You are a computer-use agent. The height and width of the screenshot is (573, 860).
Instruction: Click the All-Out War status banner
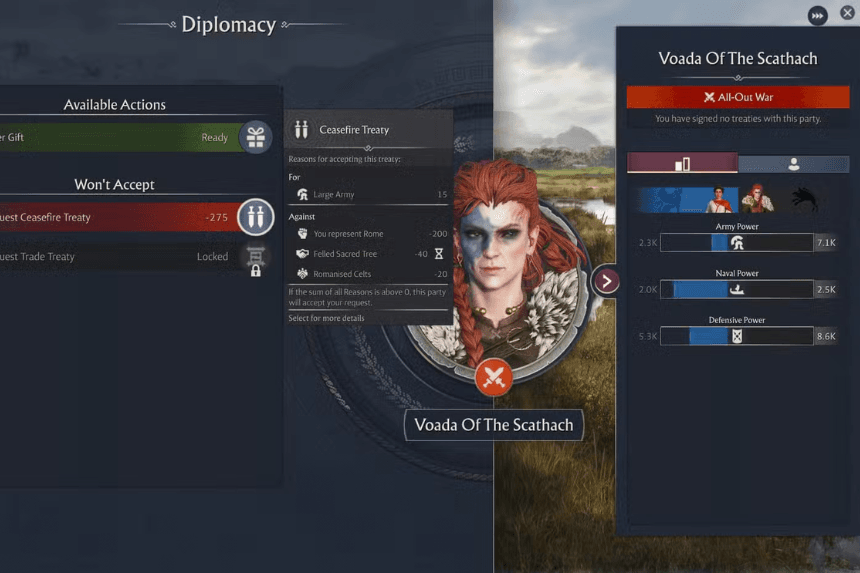coord(738,97)
